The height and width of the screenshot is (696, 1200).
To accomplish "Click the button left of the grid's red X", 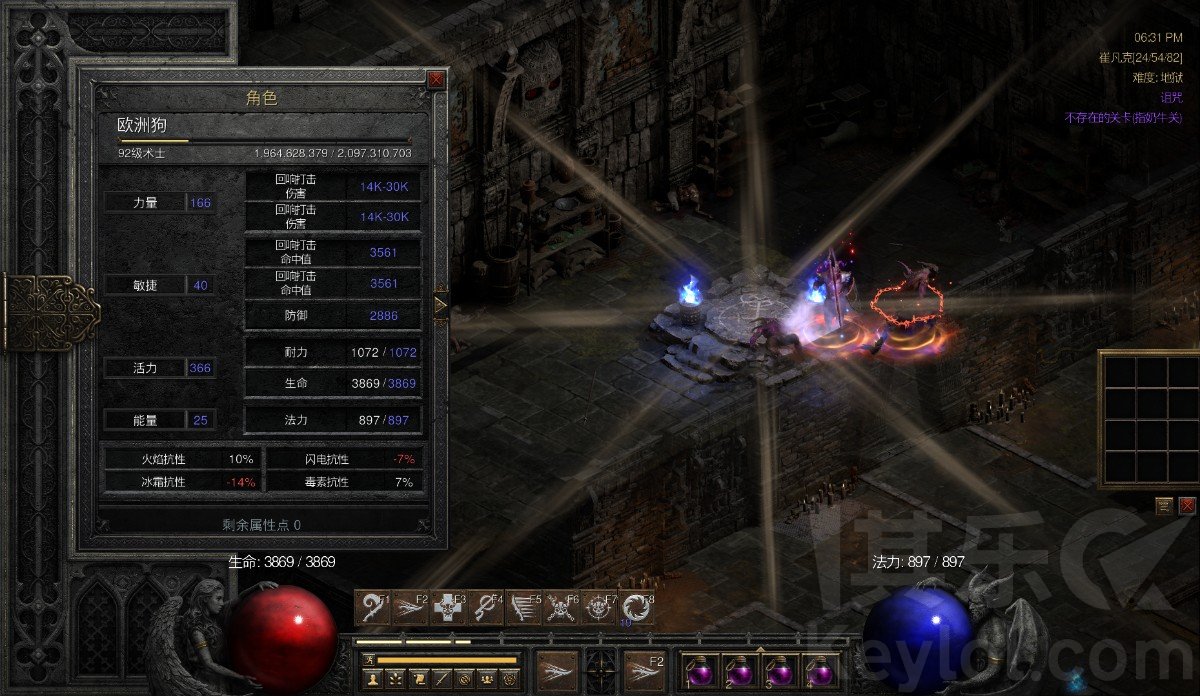I will 1165,505.
